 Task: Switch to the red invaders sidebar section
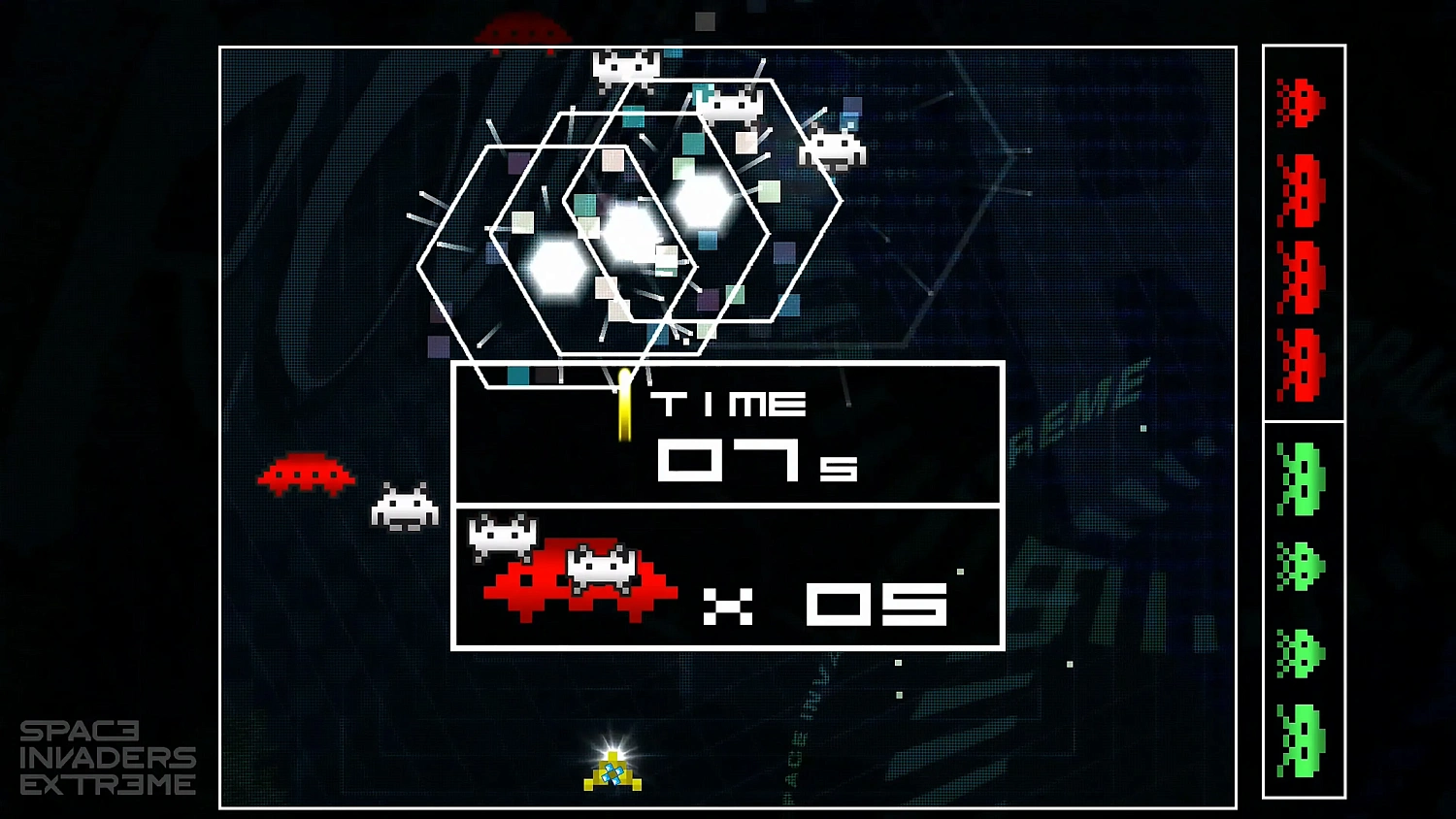click(x=1304, y=233)
